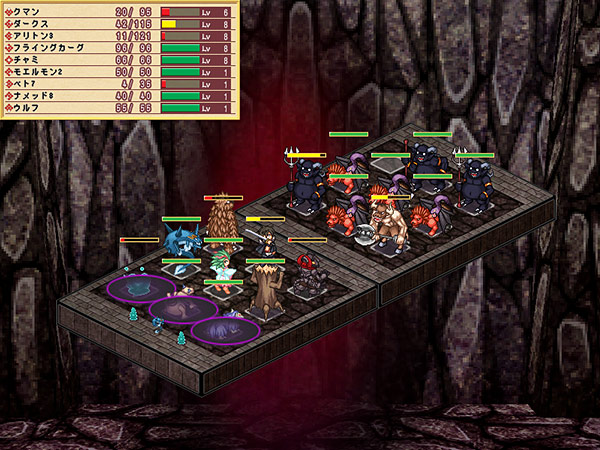Choose ベト7 in the party list

pyautogui.click(x=118, y=83)
